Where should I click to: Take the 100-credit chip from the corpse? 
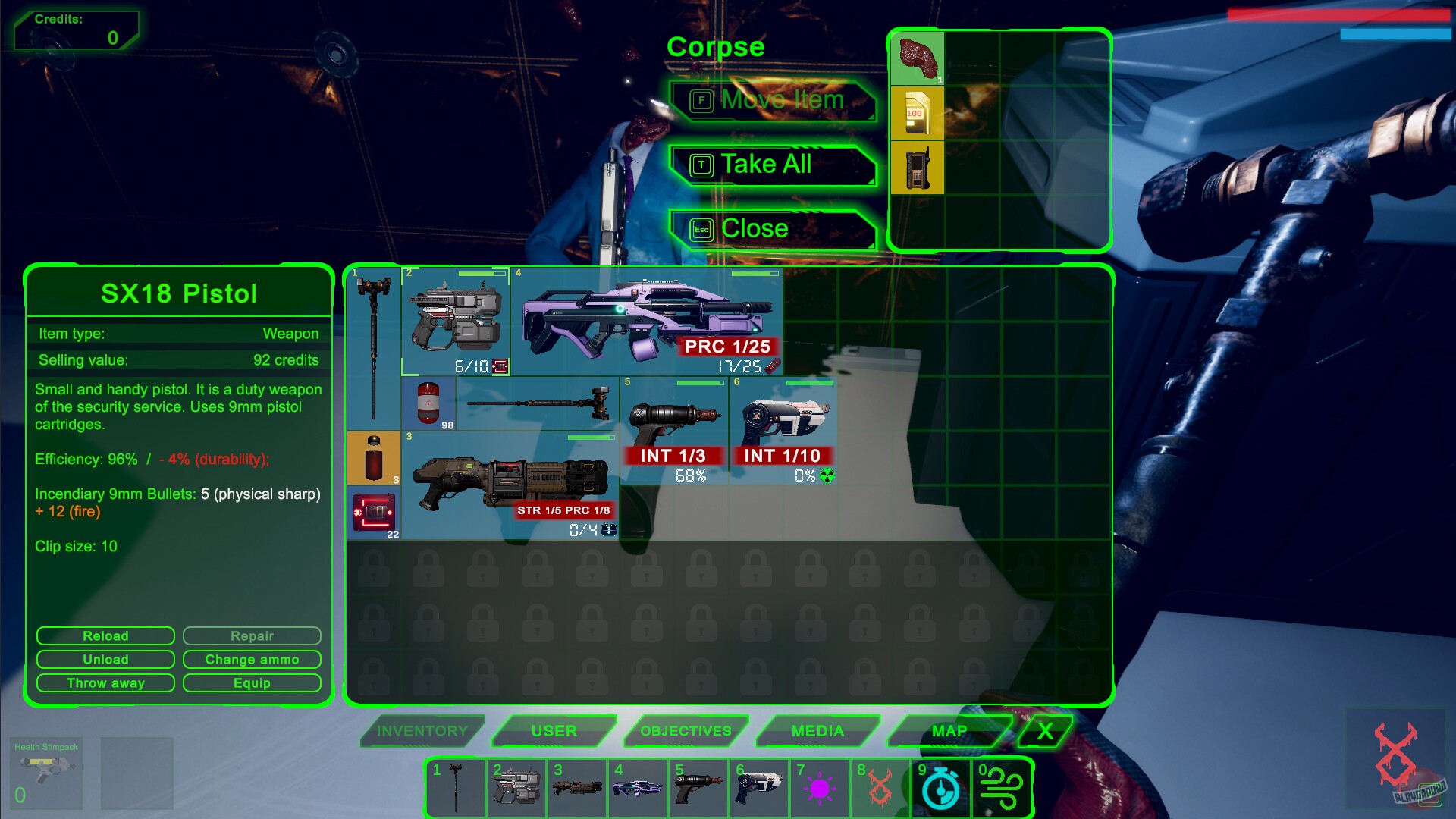pos(918,115)
